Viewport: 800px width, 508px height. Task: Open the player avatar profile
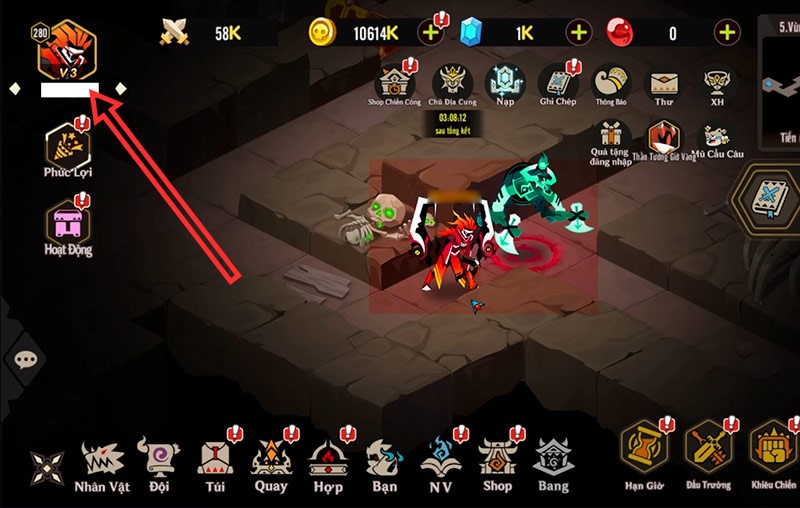coord(67,52)
